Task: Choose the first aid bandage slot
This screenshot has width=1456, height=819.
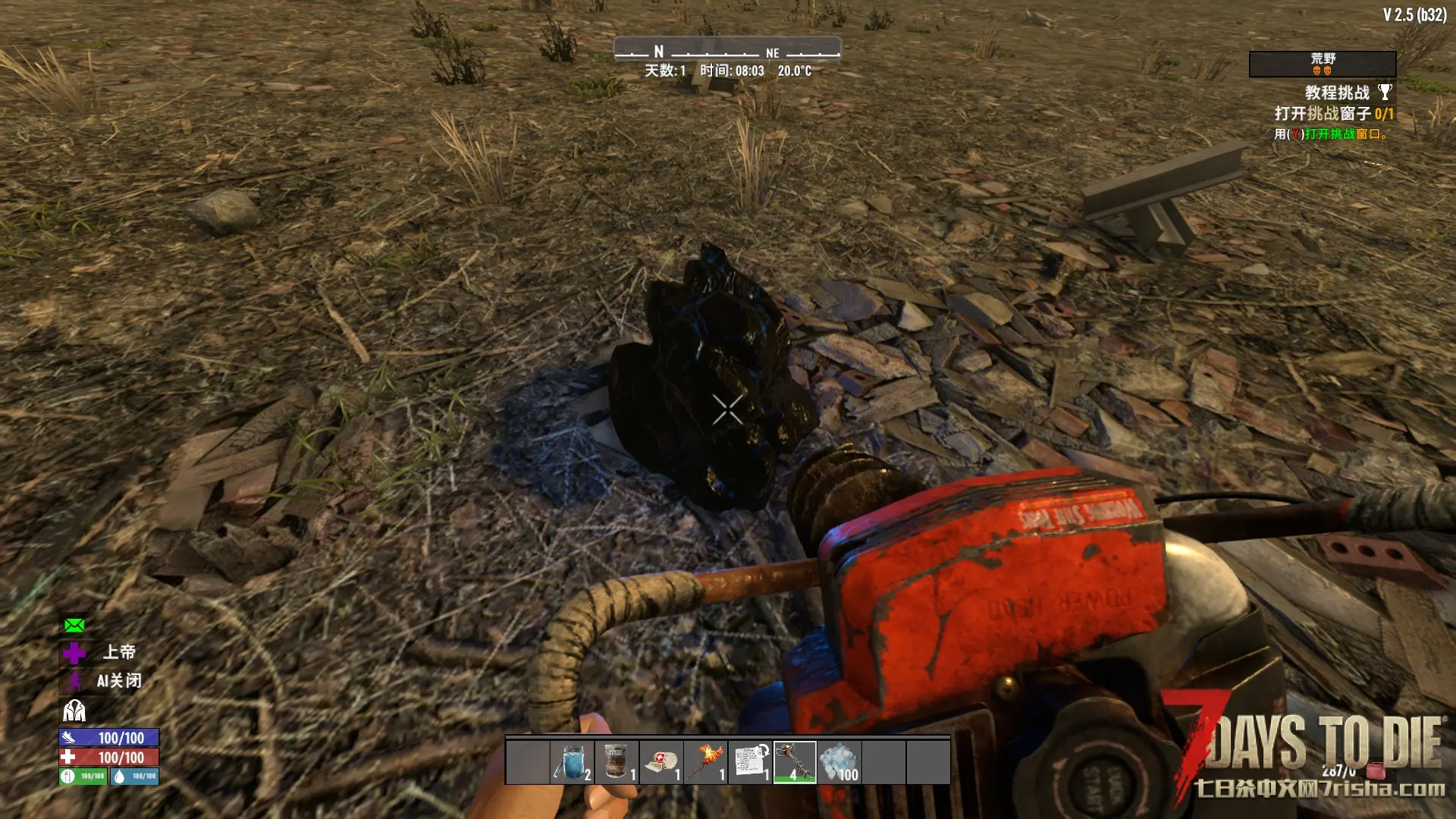Action: (x=661, y=761)
